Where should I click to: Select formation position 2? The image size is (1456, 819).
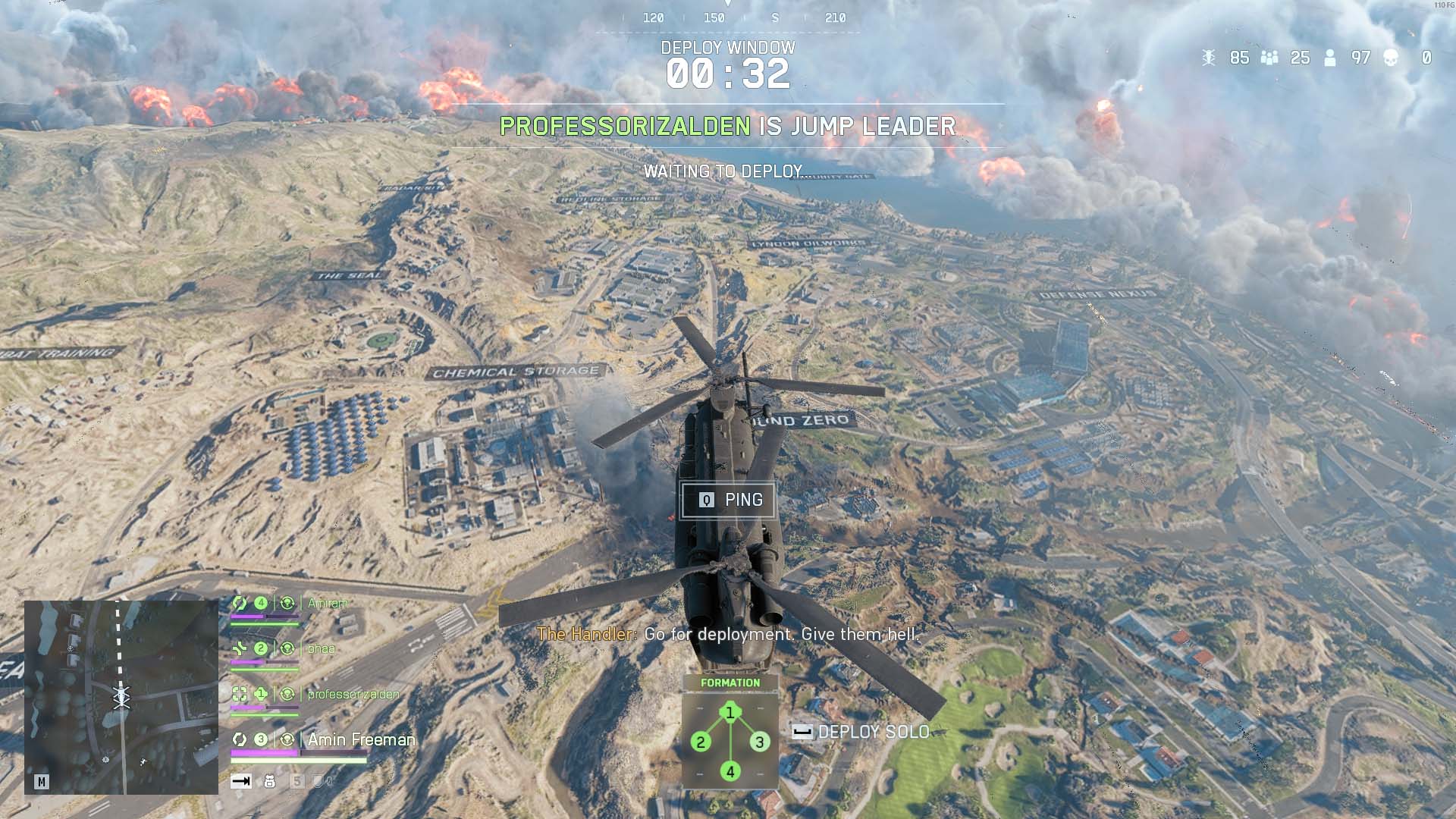point(699,741)
